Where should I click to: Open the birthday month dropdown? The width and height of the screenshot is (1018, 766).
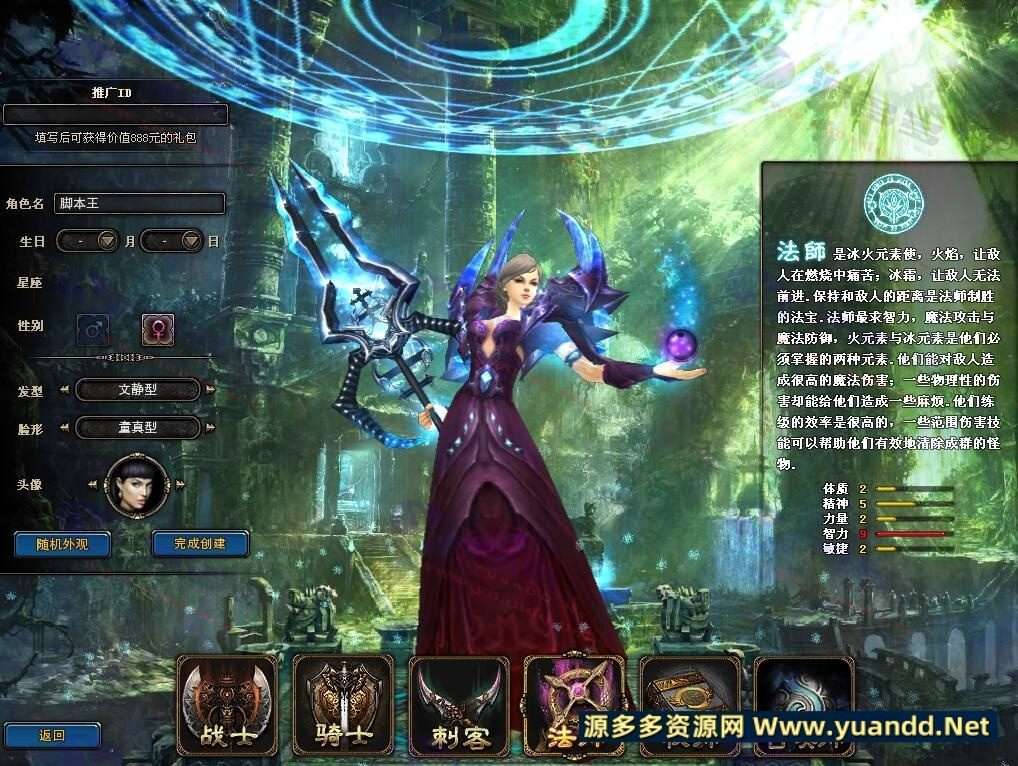[108, 241]
